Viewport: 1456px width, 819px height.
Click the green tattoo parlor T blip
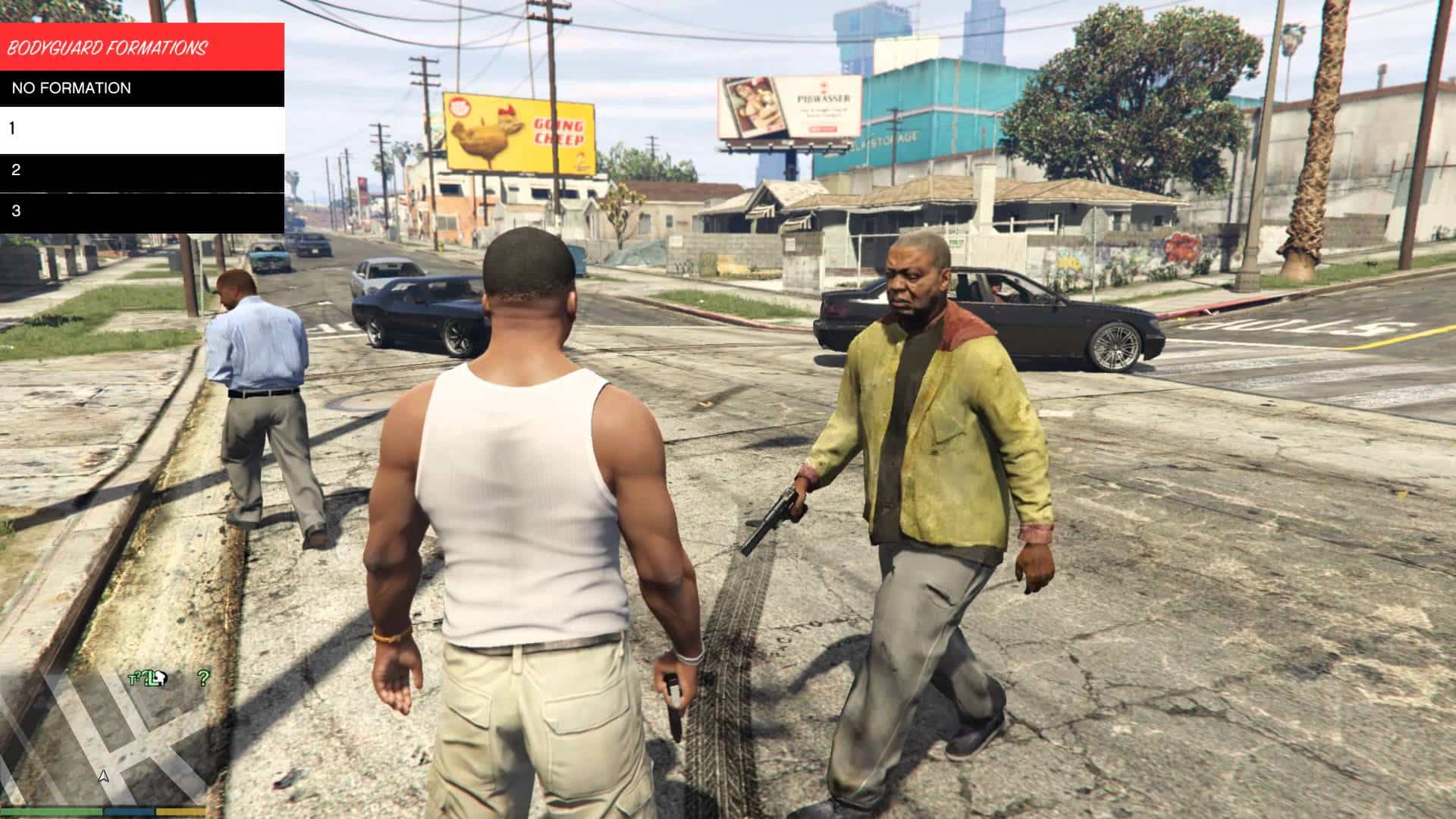pos(132,678)
